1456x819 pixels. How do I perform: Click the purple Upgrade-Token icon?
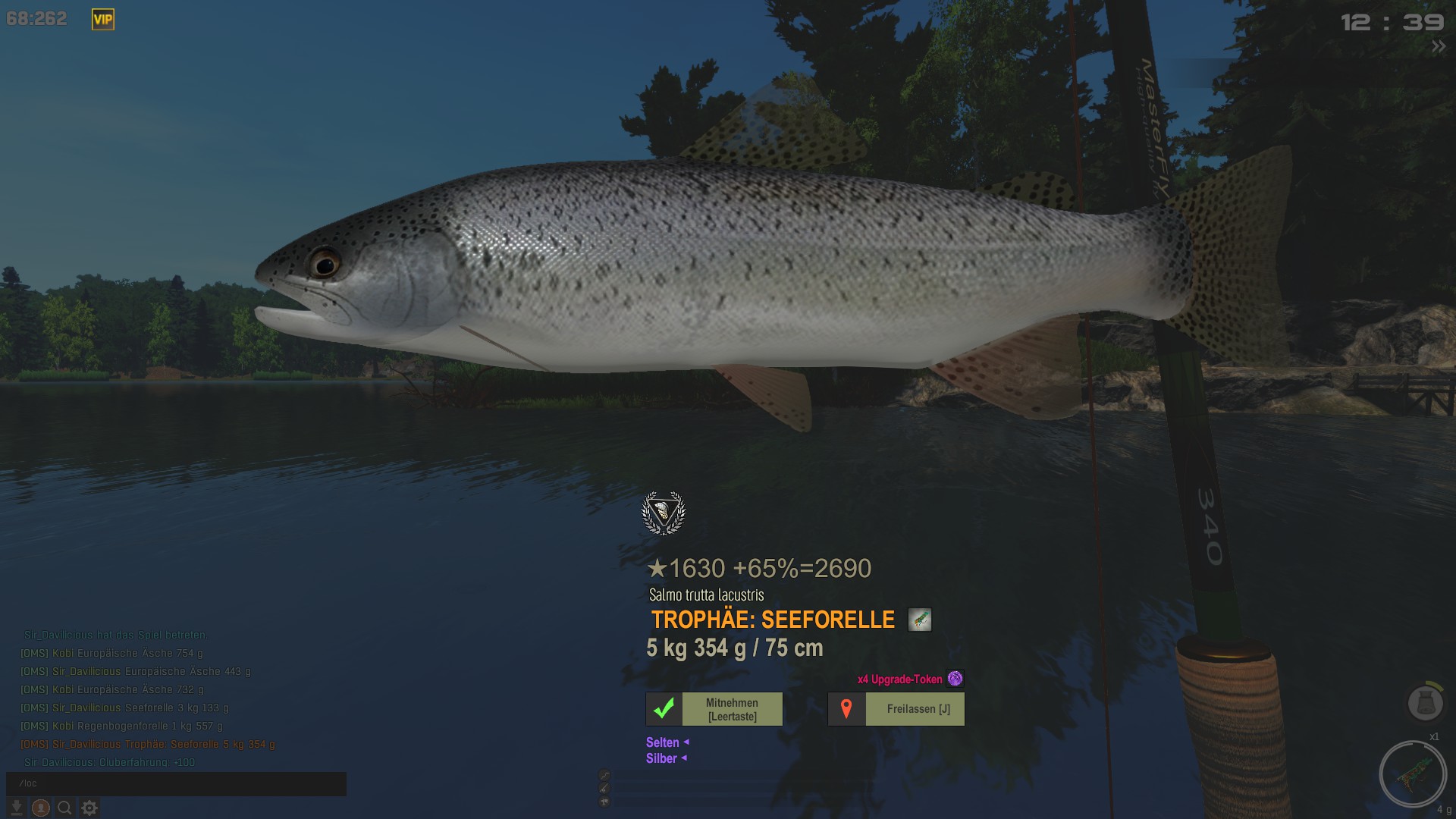click(x=955, y=679)
